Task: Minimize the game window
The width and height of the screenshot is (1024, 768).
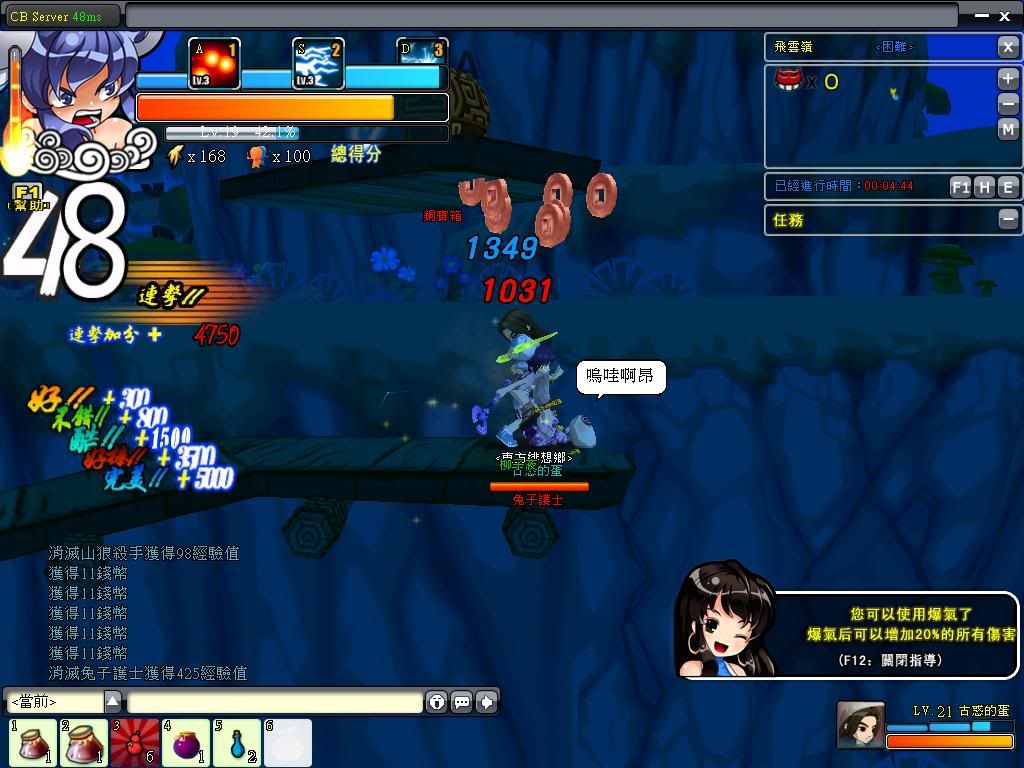Action: (981, 15)
